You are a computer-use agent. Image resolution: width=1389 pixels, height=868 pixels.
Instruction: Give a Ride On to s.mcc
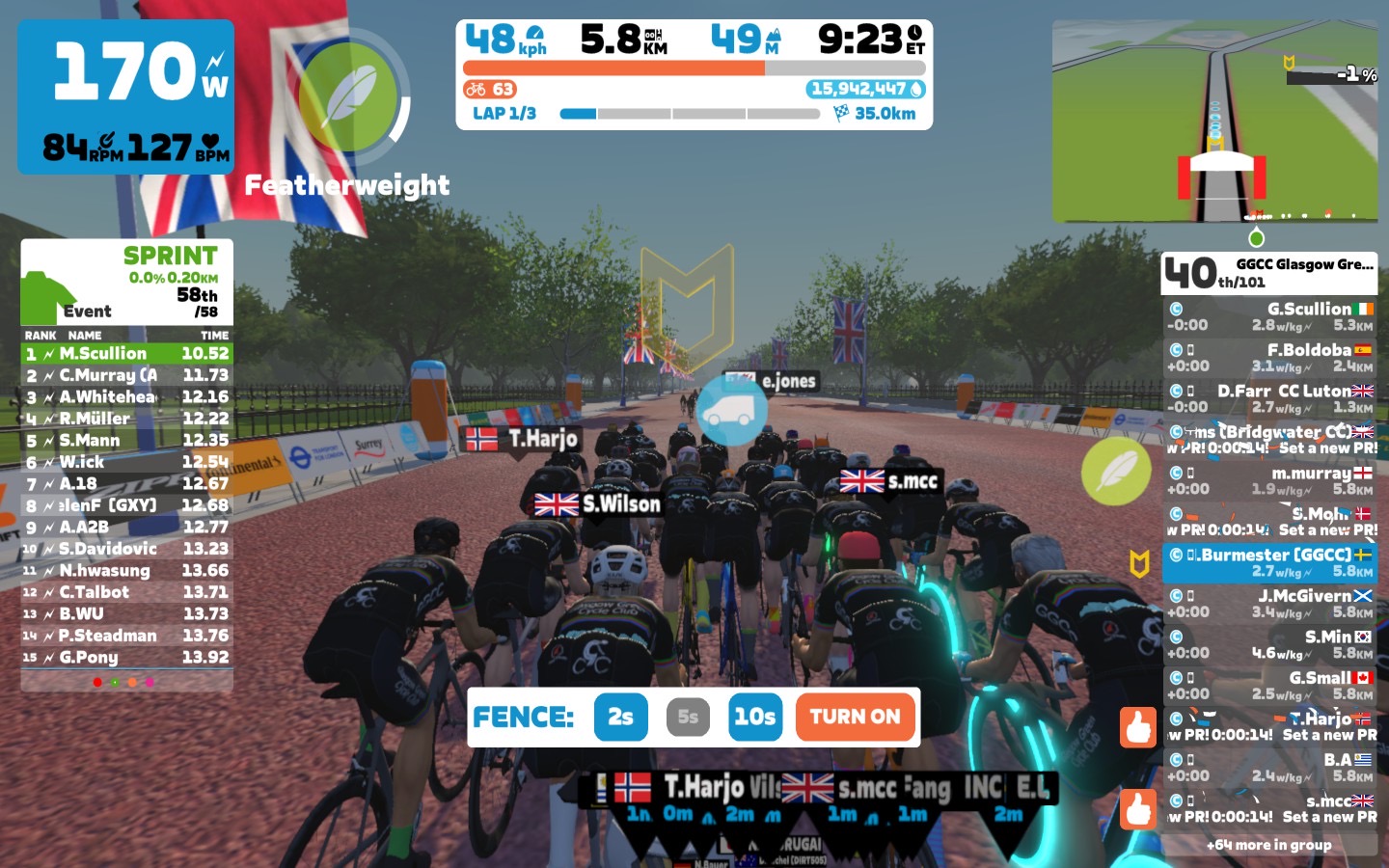1138,809
